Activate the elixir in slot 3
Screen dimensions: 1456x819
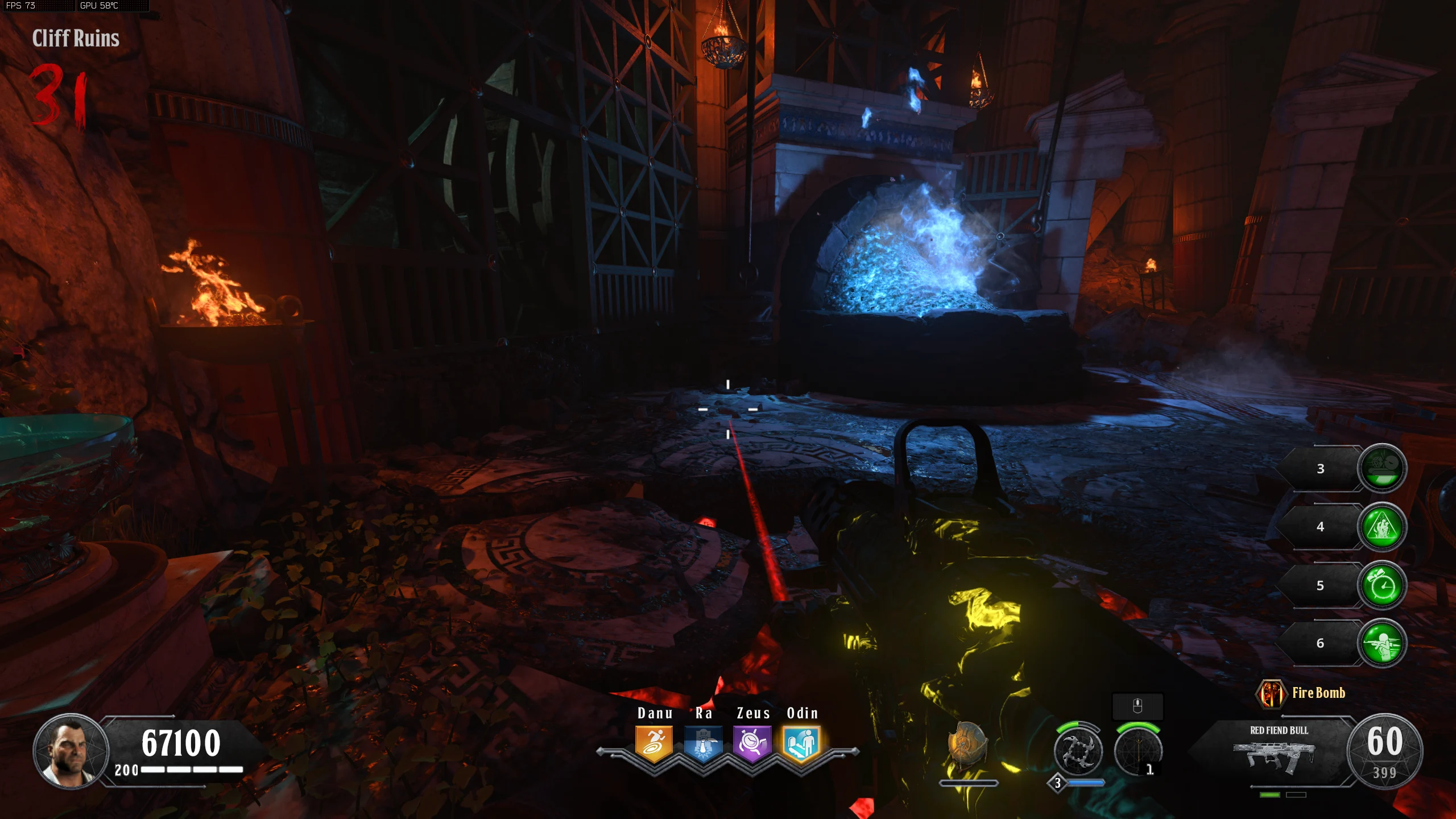tap(1382, 468)
